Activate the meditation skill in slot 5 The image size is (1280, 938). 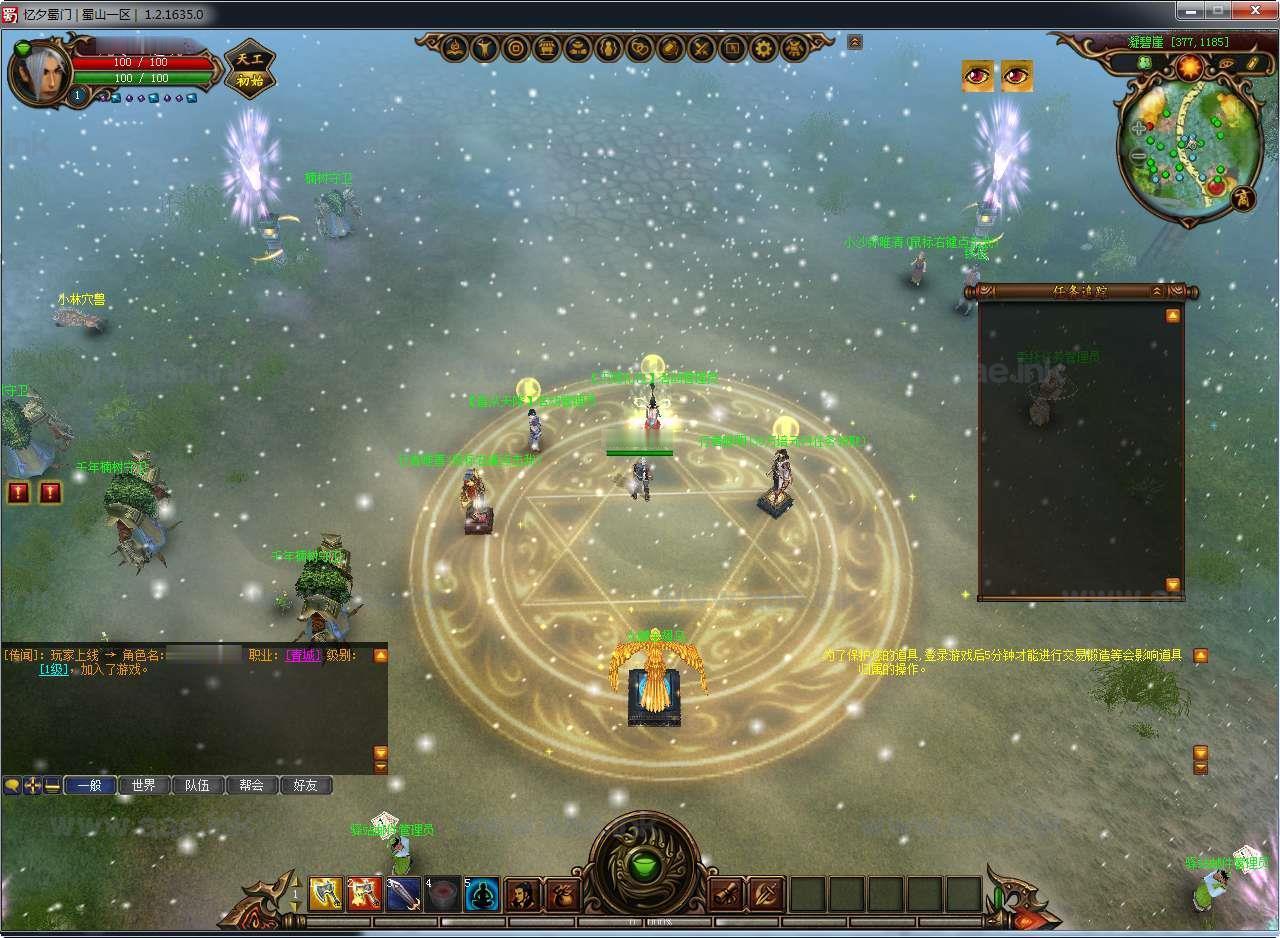[481, 893]
